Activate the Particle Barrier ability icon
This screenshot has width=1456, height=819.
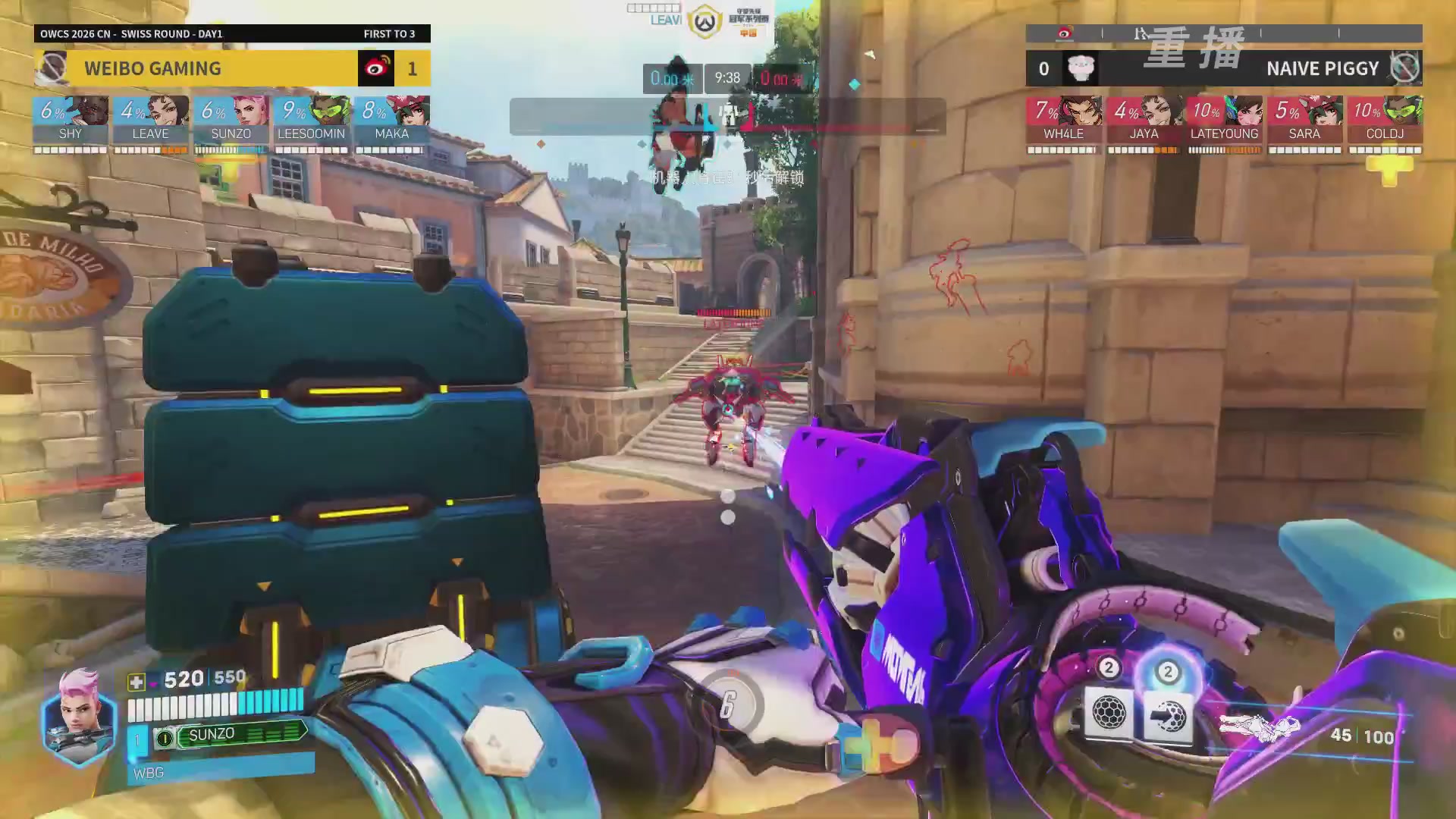[x=1109, y=713]
